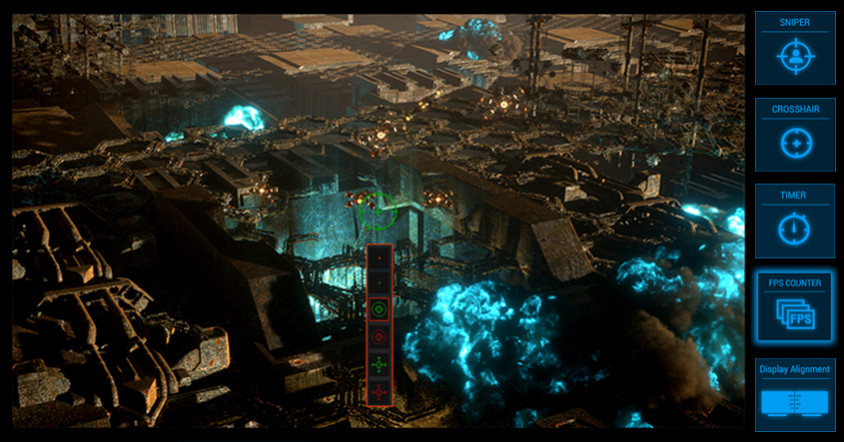Choose the small green dot crosshair
Image resolution: width=844 pixels, height=442 pixels.
(x=379, y=283)
